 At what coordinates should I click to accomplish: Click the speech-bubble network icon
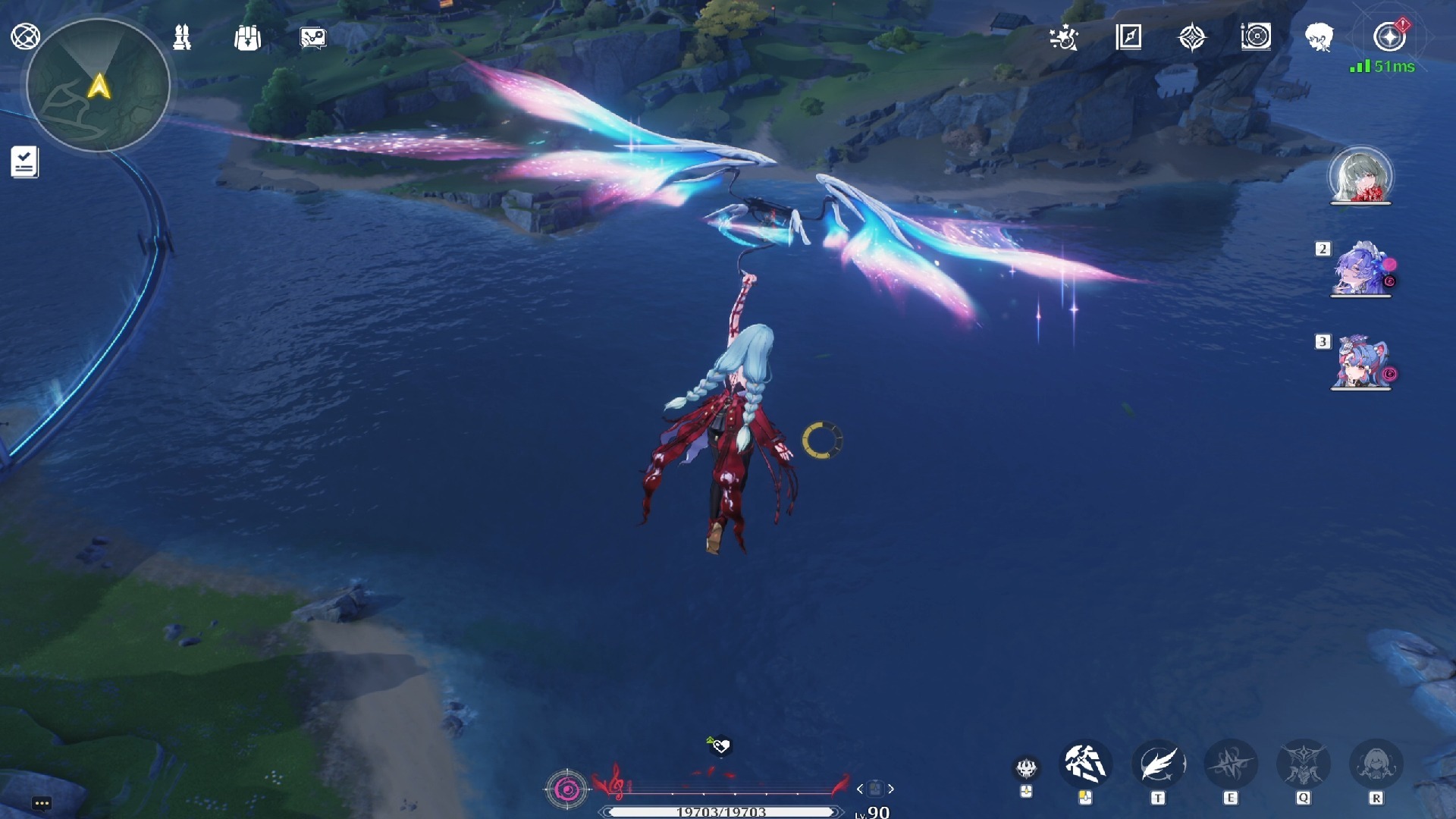pyautogui.click(x=312, y=37)
